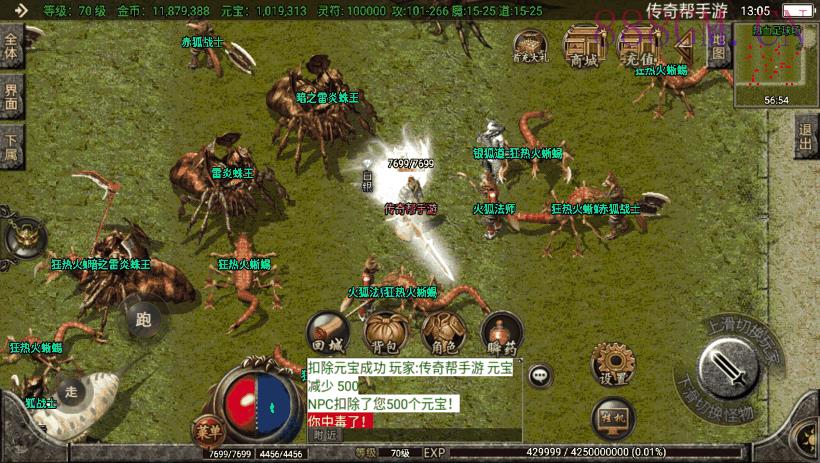Open the 菜单 menu button
The height and width of the screenshot is (463, 820).
click(206, 430)
